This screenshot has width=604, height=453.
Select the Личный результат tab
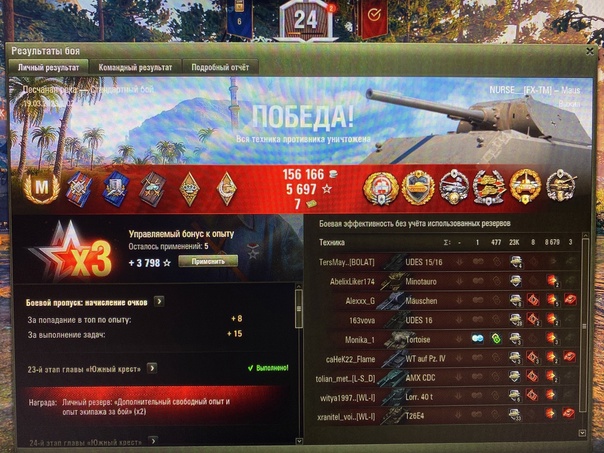48,67
